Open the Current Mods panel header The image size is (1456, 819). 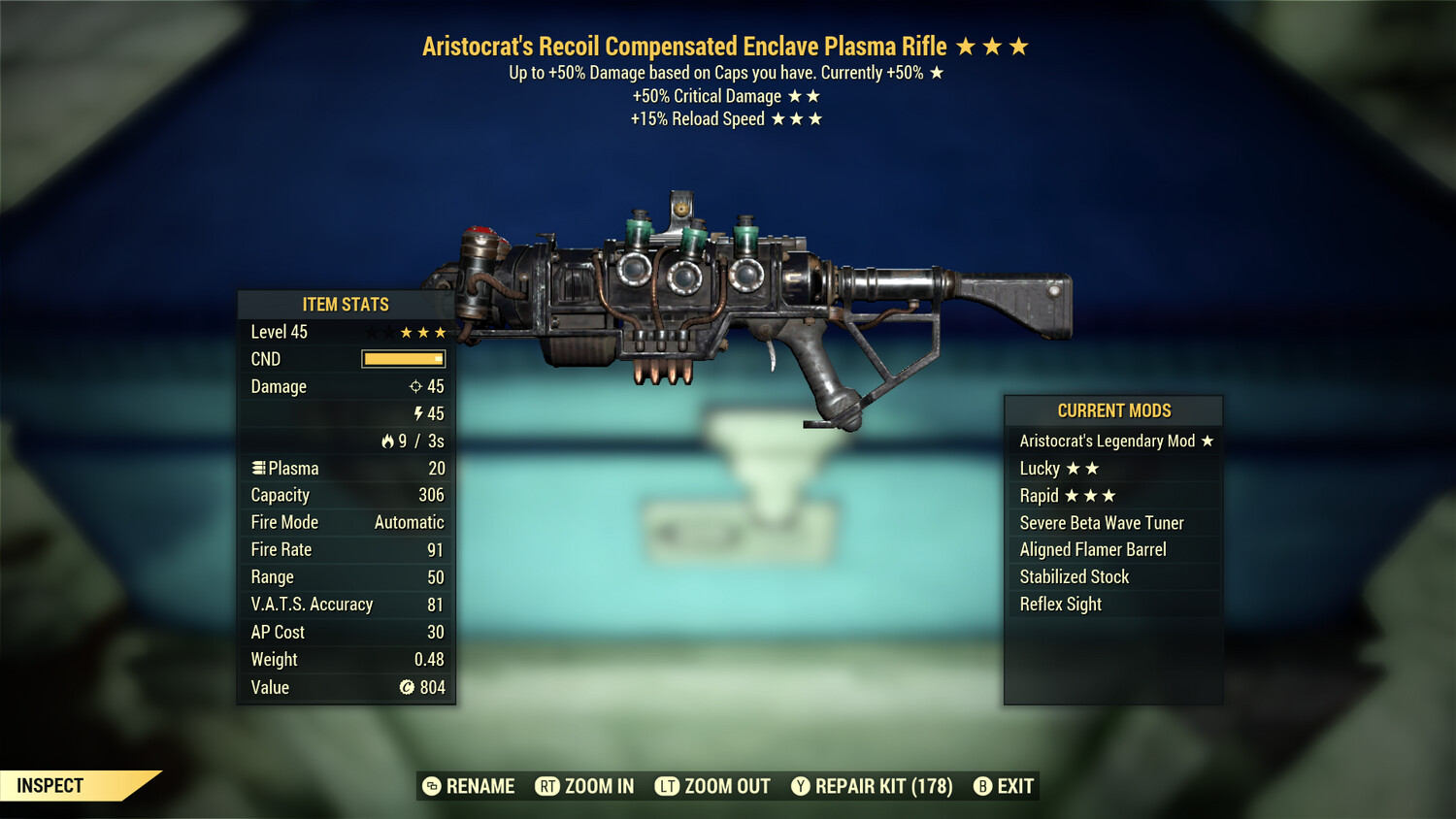click(1112, 410)
